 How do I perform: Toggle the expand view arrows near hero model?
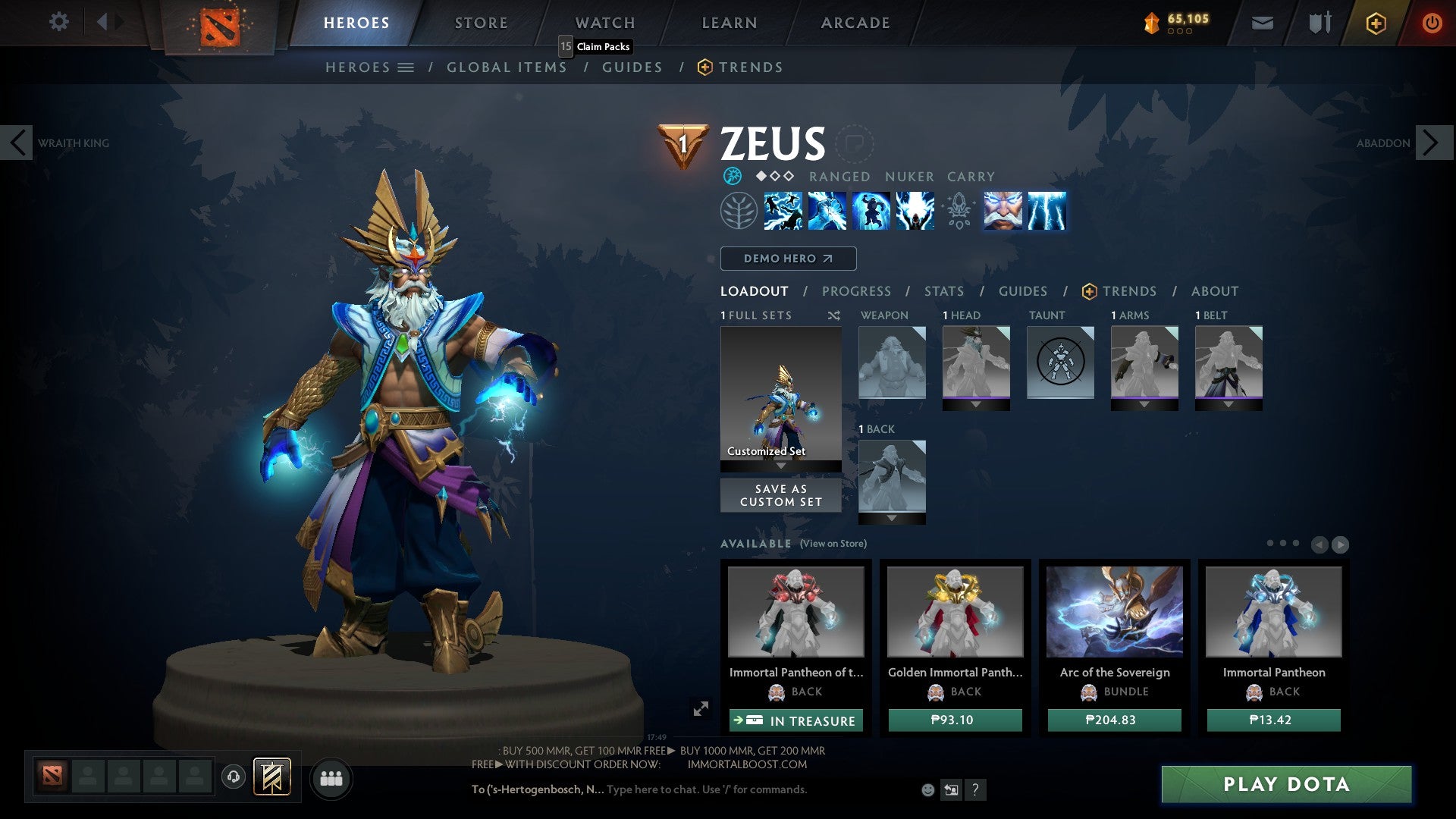tap(699, 709)
